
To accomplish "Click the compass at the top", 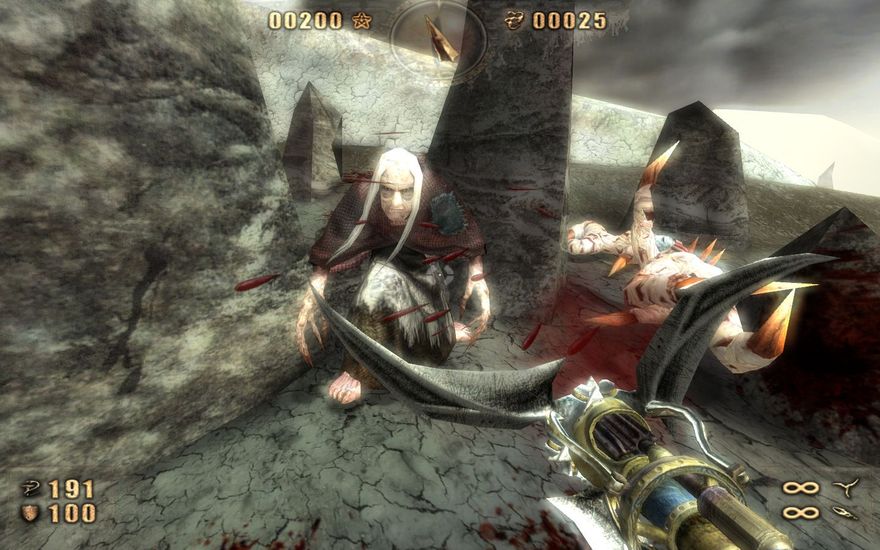I will pos(439,37).
